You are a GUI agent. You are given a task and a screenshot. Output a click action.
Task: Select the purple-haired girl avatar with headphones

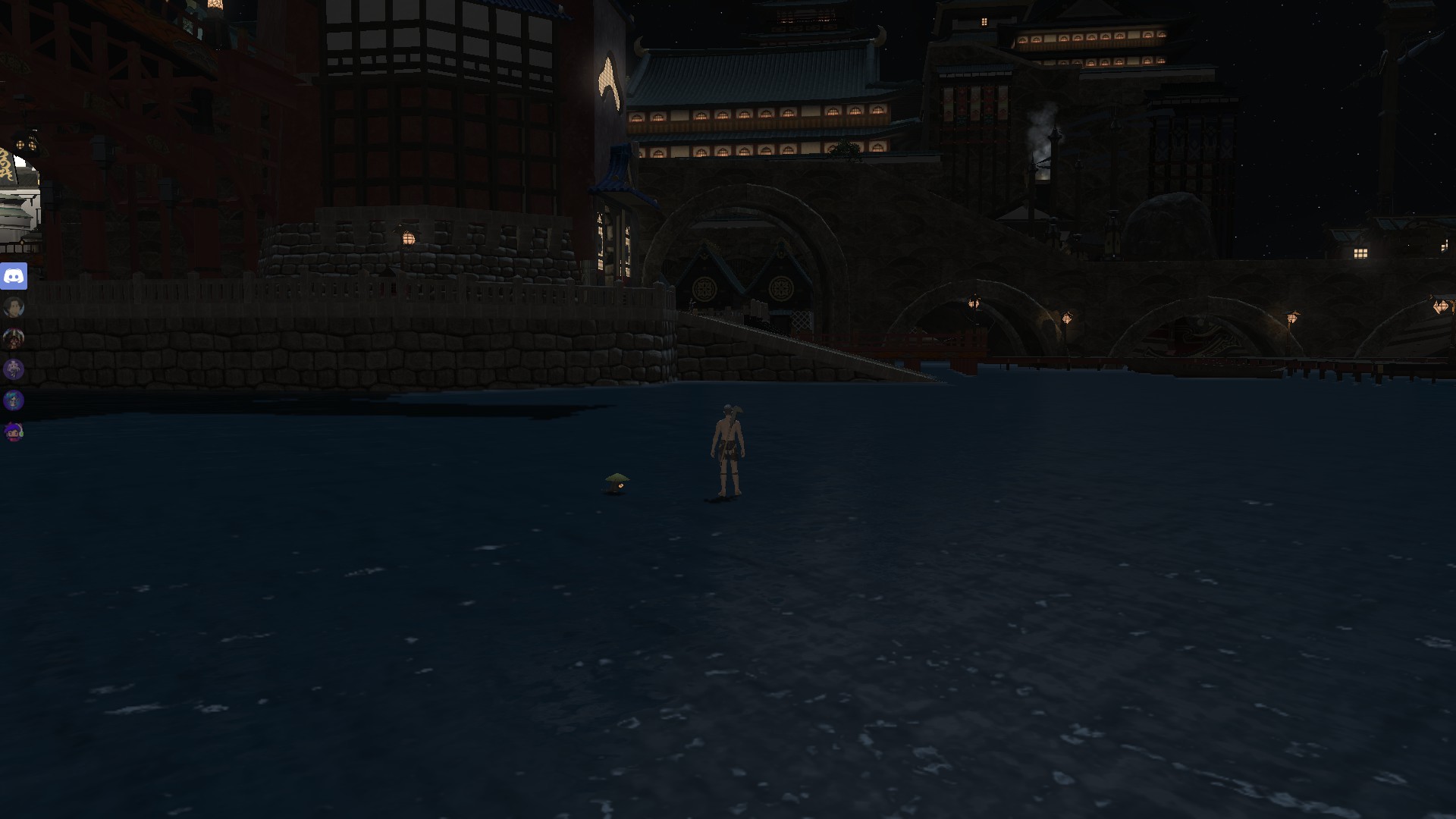[13, 431]
